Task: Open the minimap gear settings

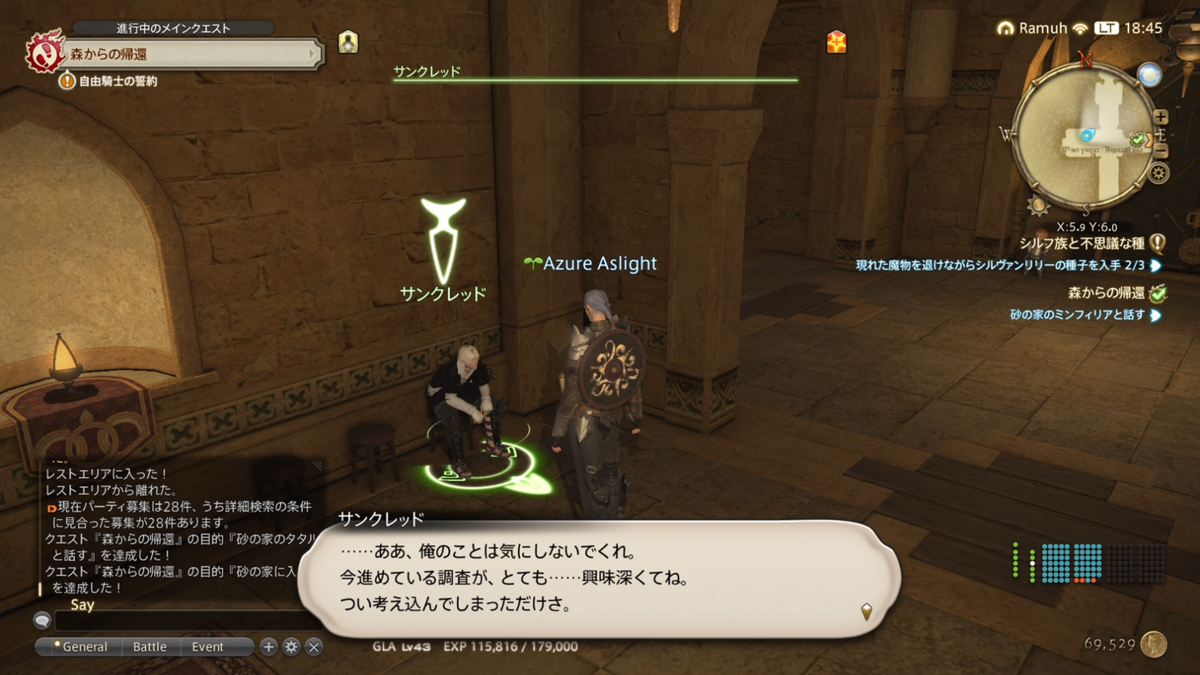Action: pyautogui.click(x=1159, y=173)
